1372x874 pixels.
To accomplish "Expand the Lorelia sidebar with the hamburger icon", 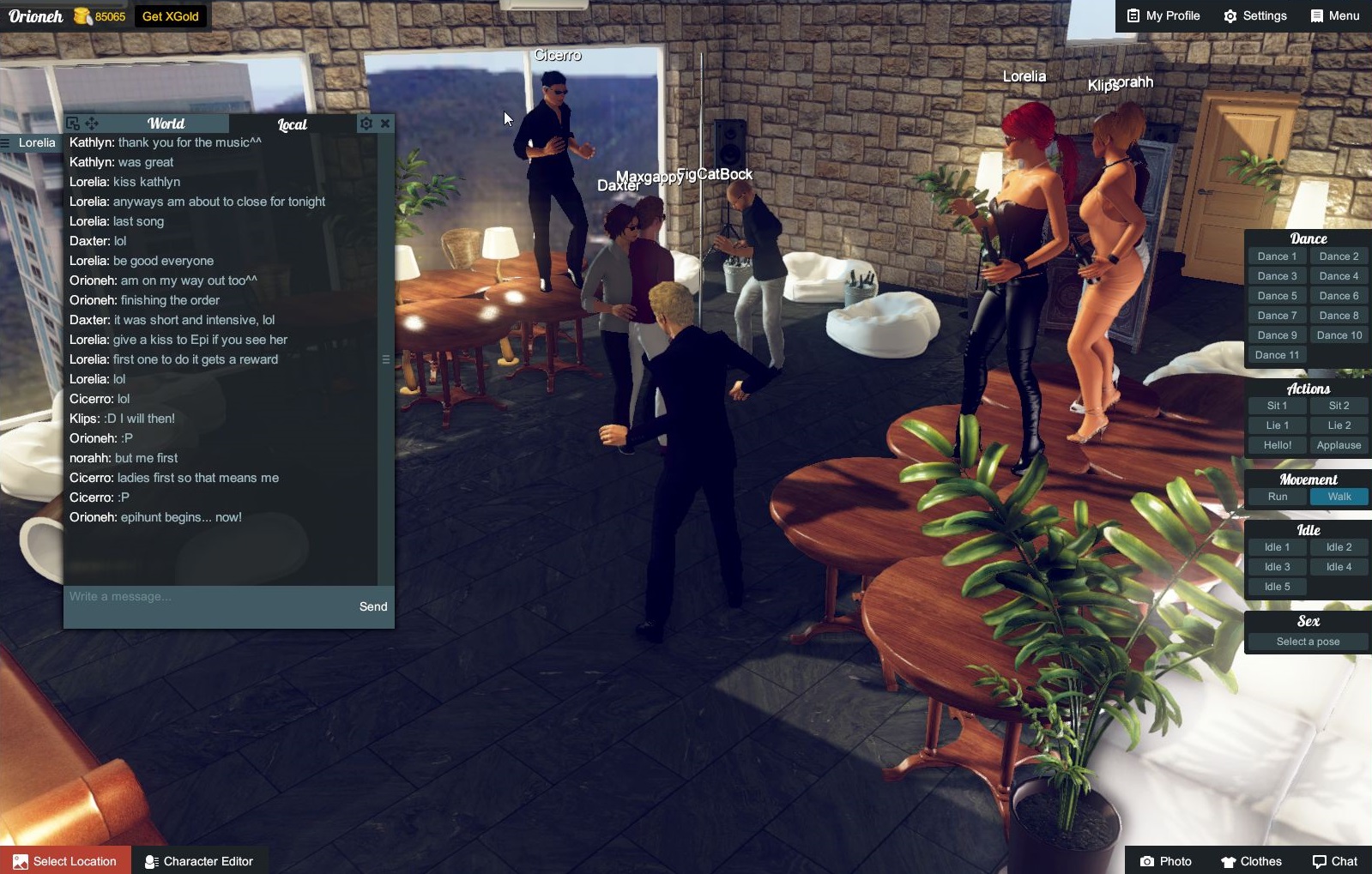I will pos(7,142).
